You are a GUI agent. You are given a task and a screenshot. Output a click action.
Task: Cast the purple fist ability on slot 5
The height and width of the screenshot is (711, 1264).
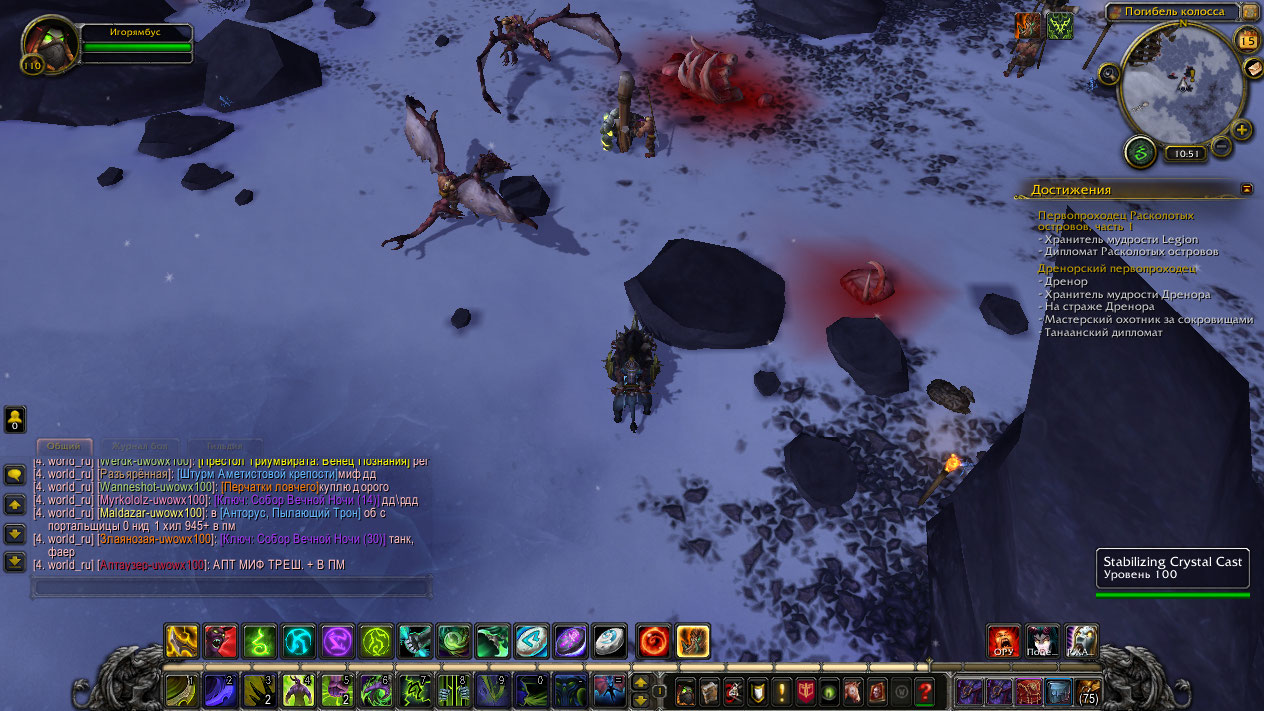[x=337, y=689]
